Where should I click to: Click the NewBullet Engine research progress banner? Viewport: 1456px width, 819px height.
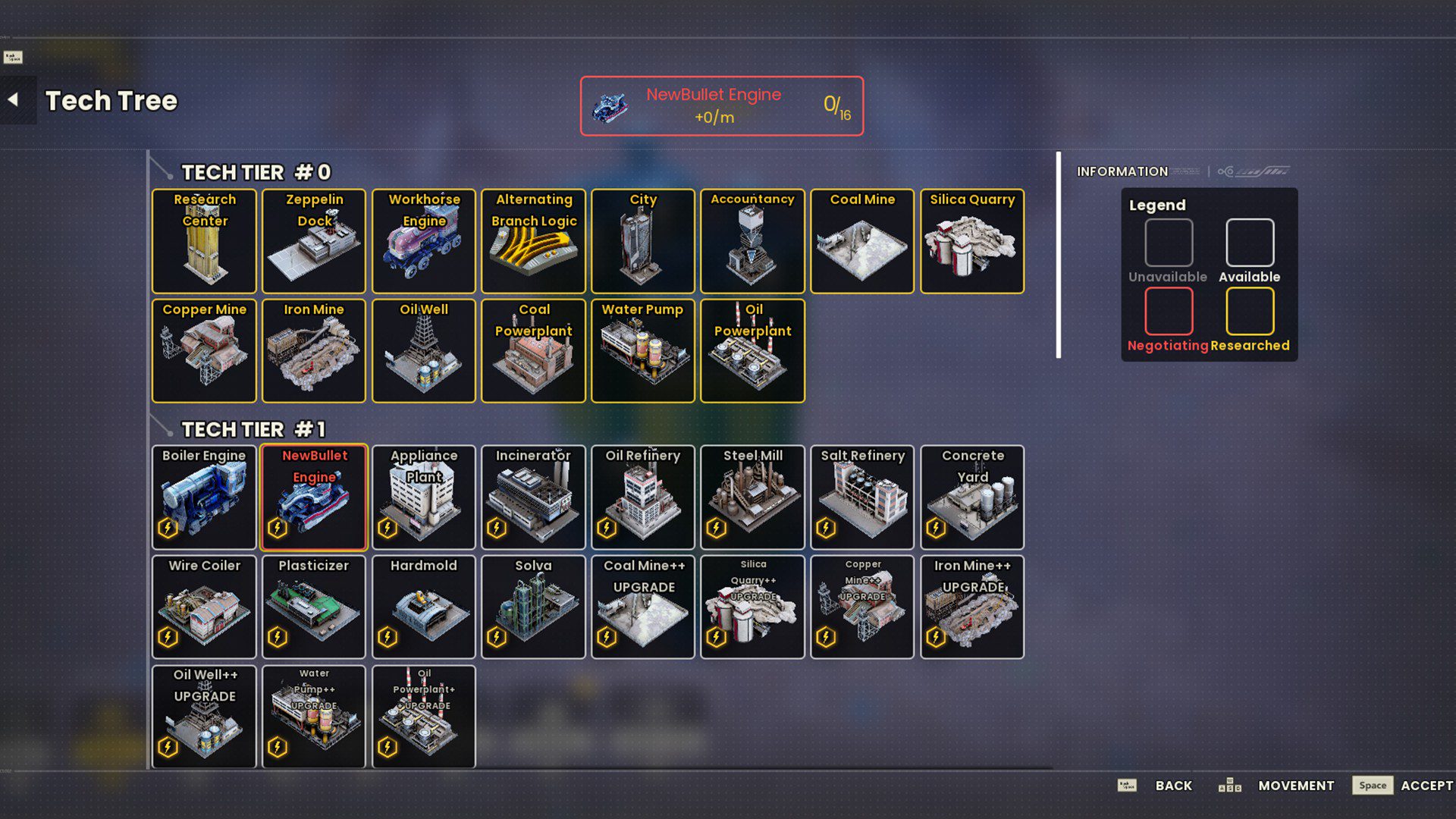coord(721,106)
